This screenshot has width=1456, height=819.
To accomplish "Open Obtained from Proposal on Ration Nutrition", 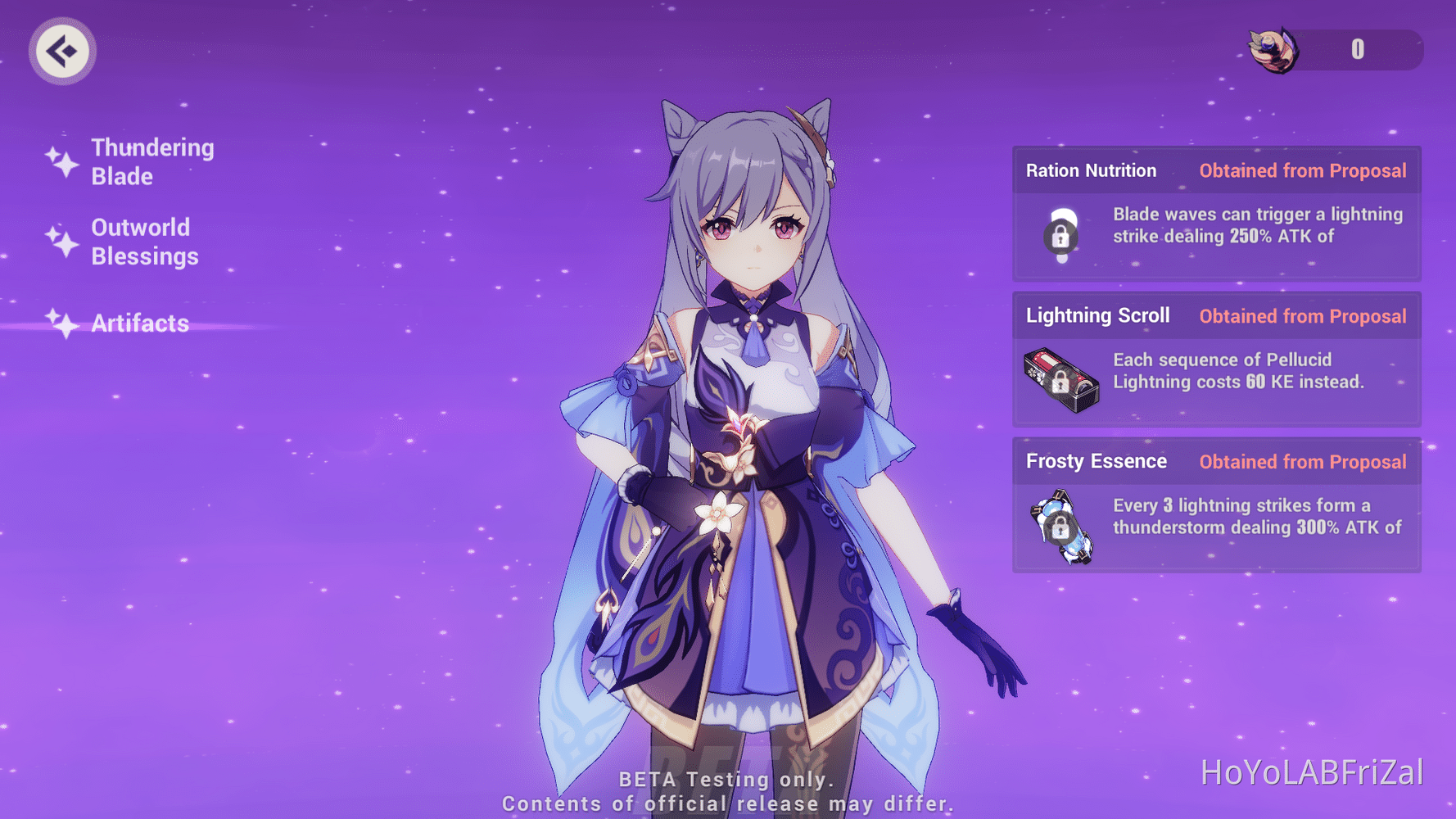I will click(x=1303, y=170).
